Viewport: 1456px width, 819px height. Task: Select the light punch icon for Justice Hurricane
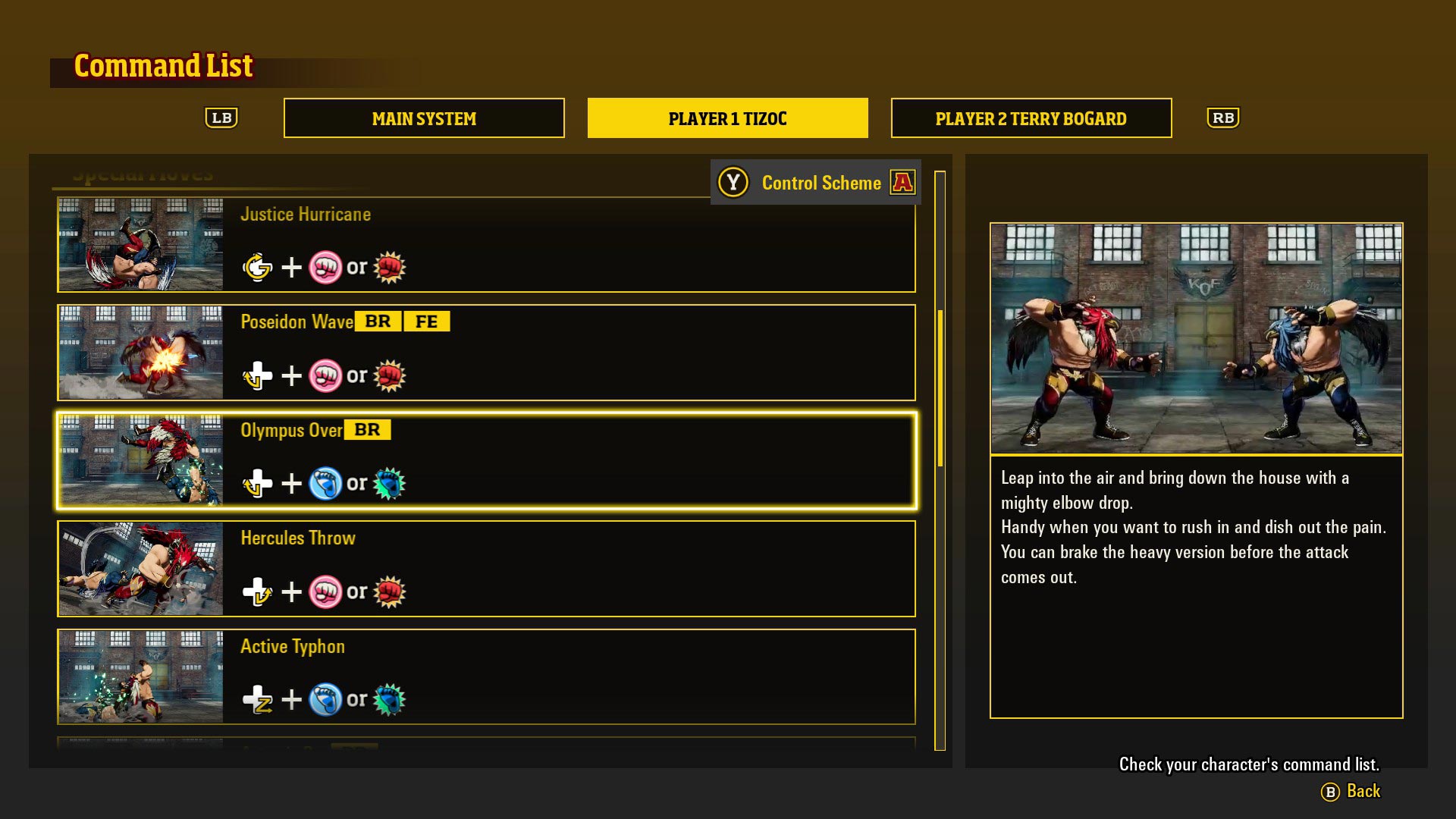click(325, 267)
